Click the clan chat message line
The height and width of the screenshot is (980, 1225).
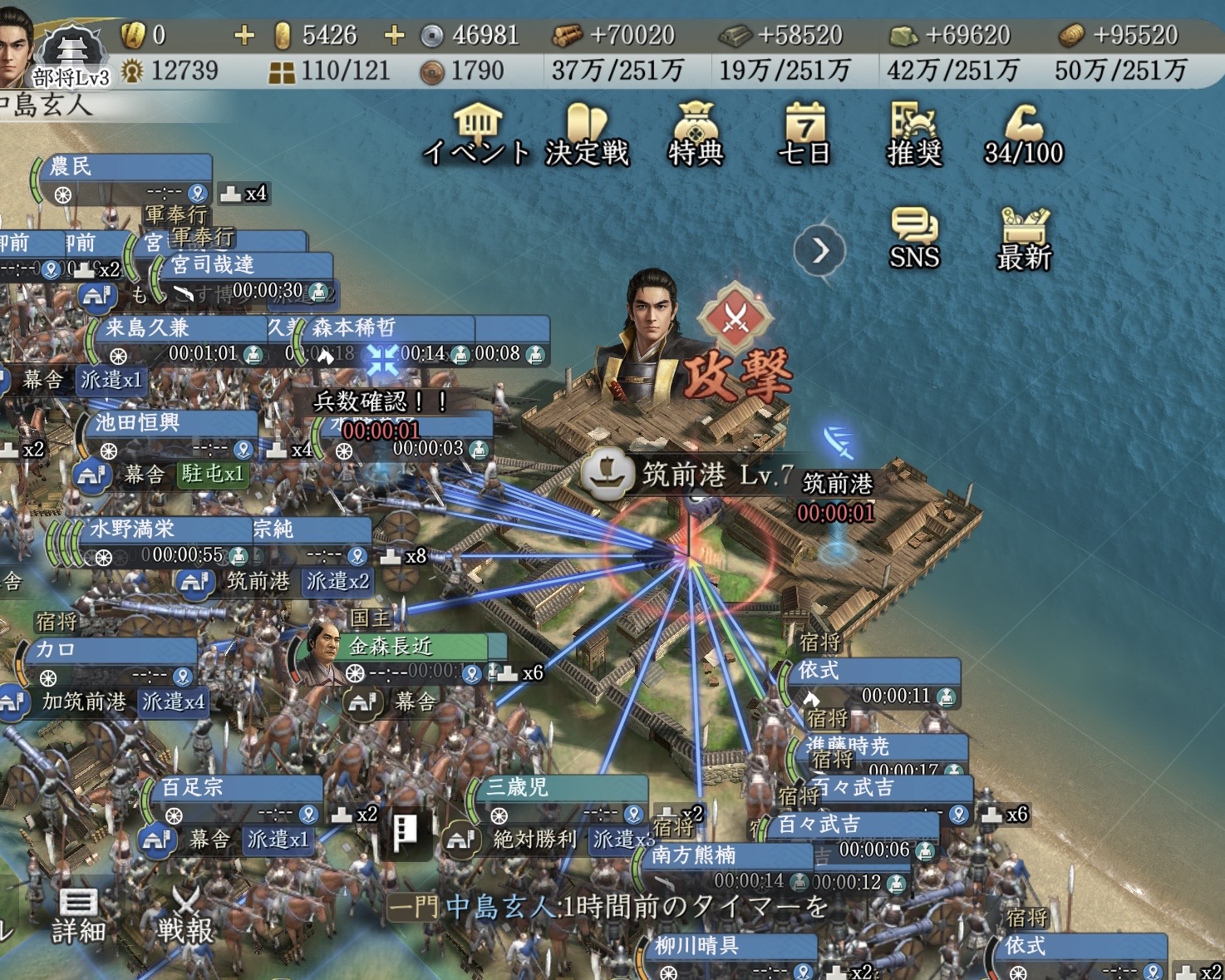(611, 907)
